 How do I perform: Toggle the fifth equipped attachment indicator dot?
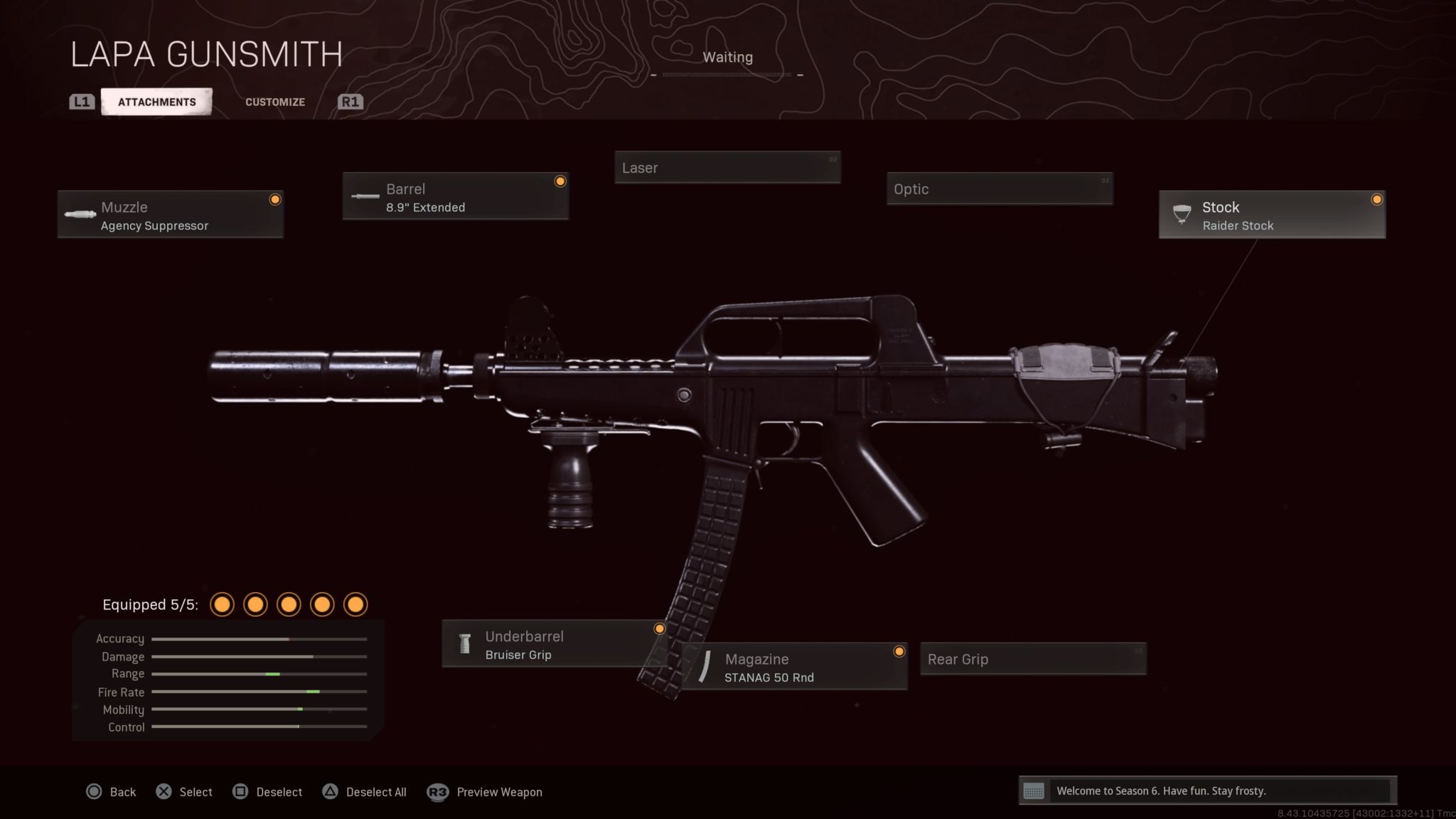(355, 604)
